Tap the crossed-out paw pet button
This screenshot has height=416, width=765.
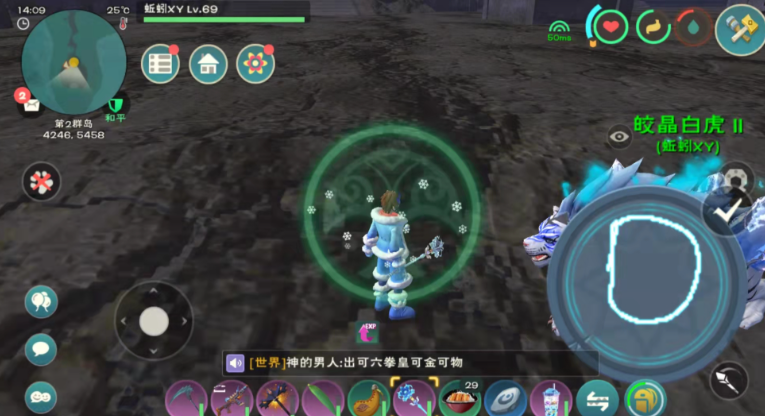(x=42, y=182)
